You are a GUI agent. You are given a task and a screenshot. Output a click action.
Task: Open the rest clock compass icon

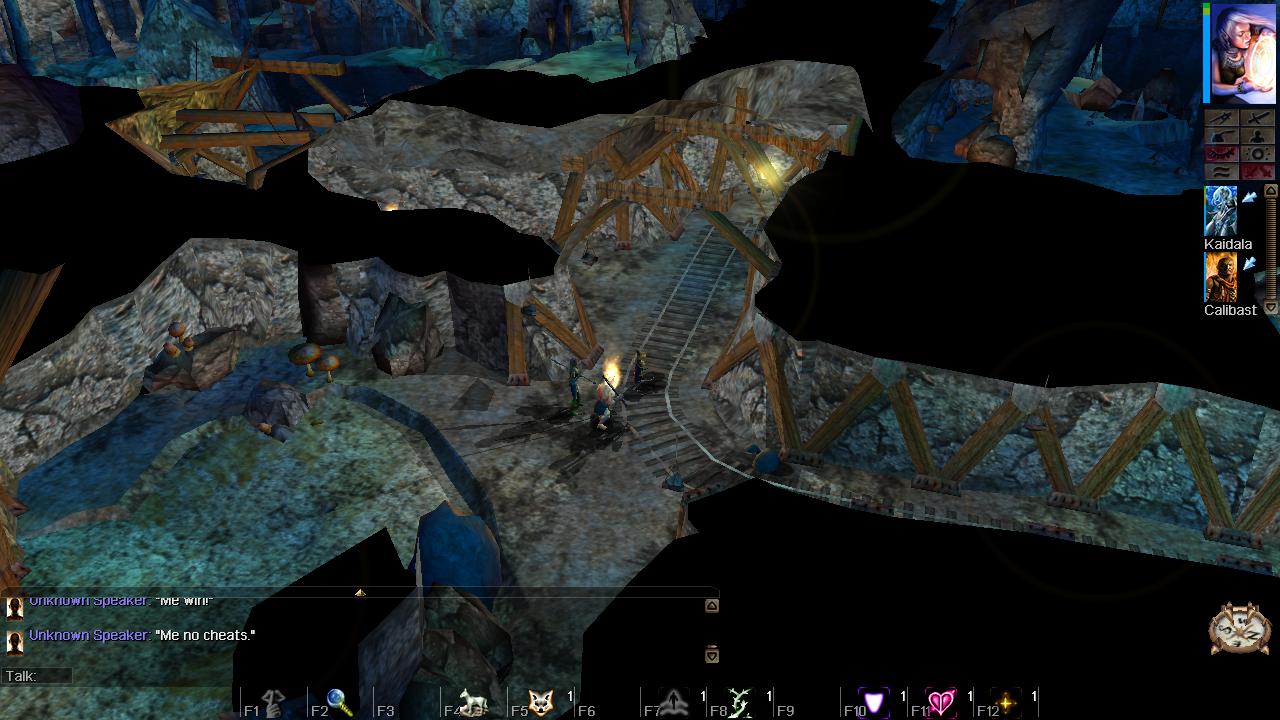pyautogui.click(x=1239, y=629)
